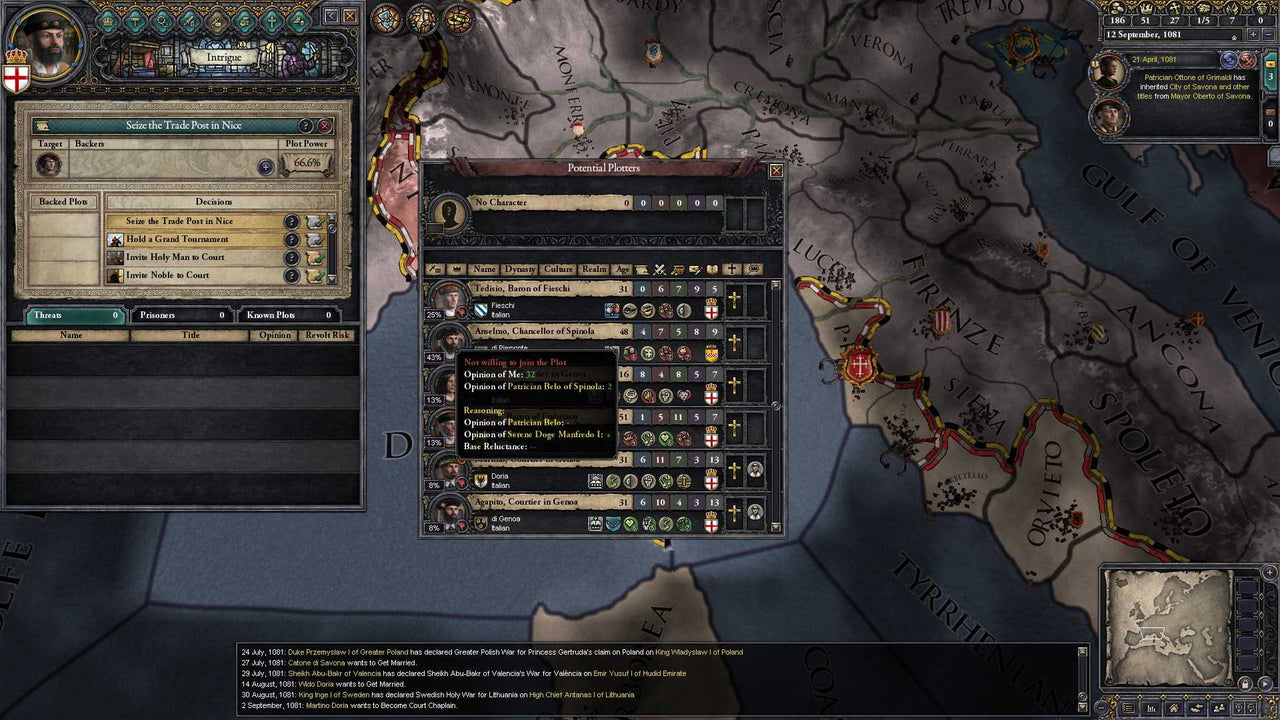
Task: Invite backers with the plus button
Action: (x=266, y=167)
